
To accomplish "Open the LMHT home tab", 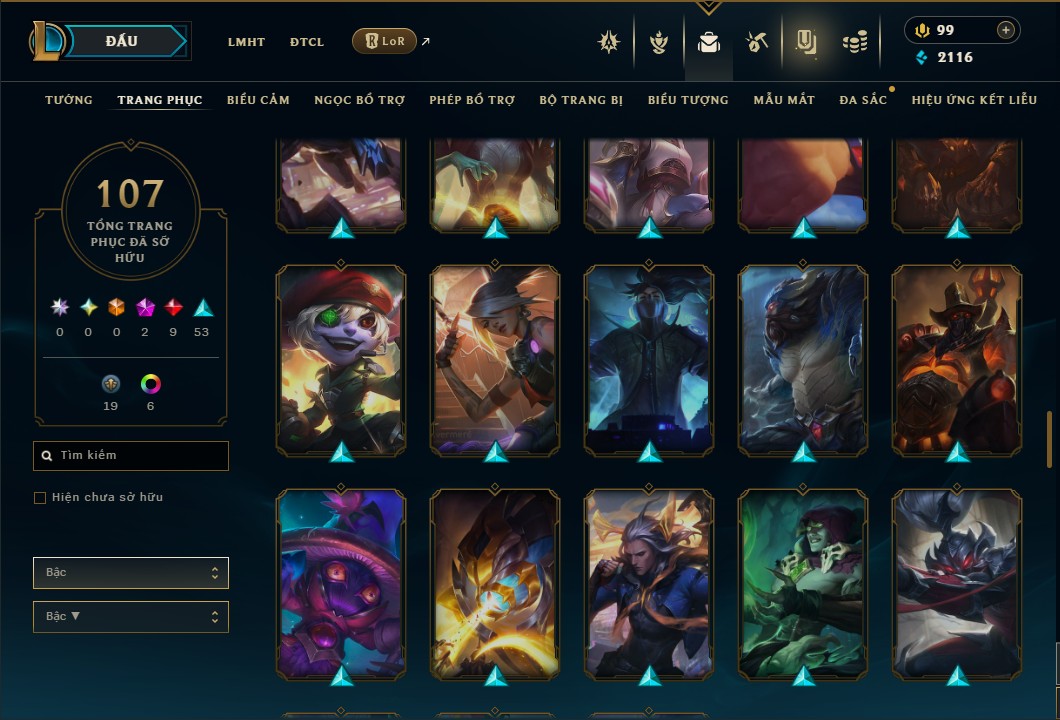I will (x=246, y=42).
